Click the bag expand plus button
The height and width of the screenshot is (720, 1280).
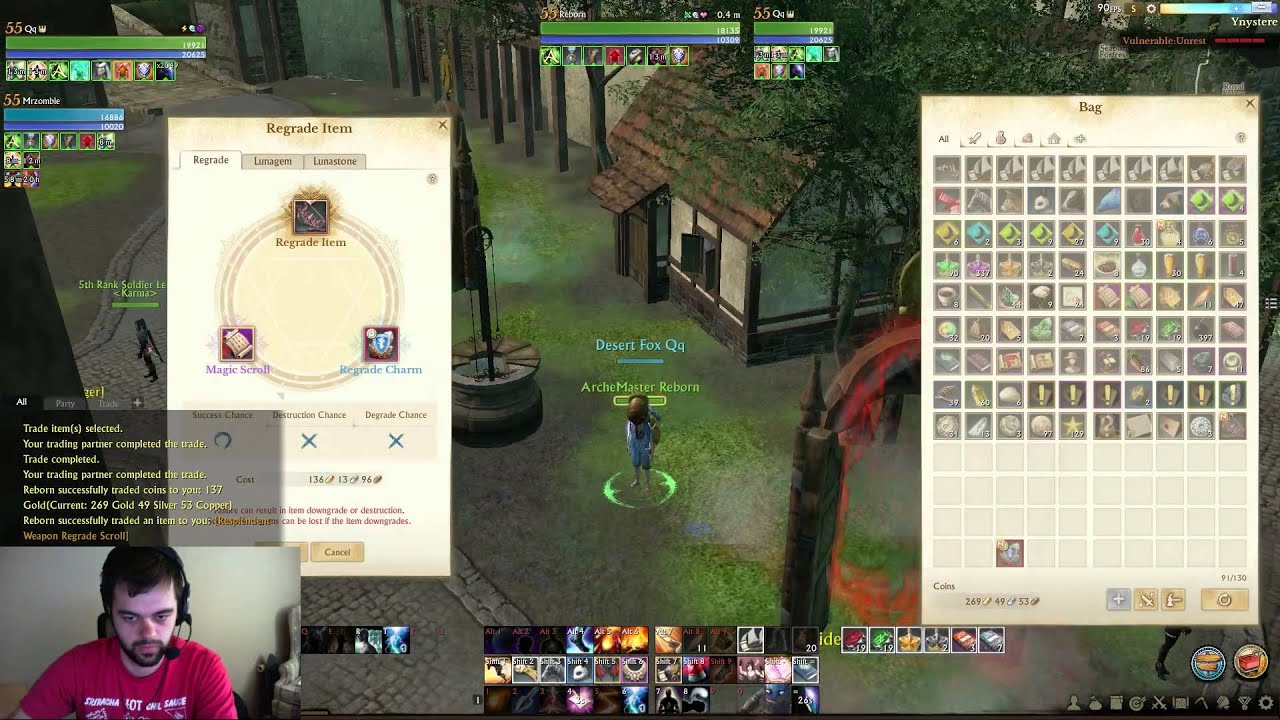click(x=1118, y=600)
